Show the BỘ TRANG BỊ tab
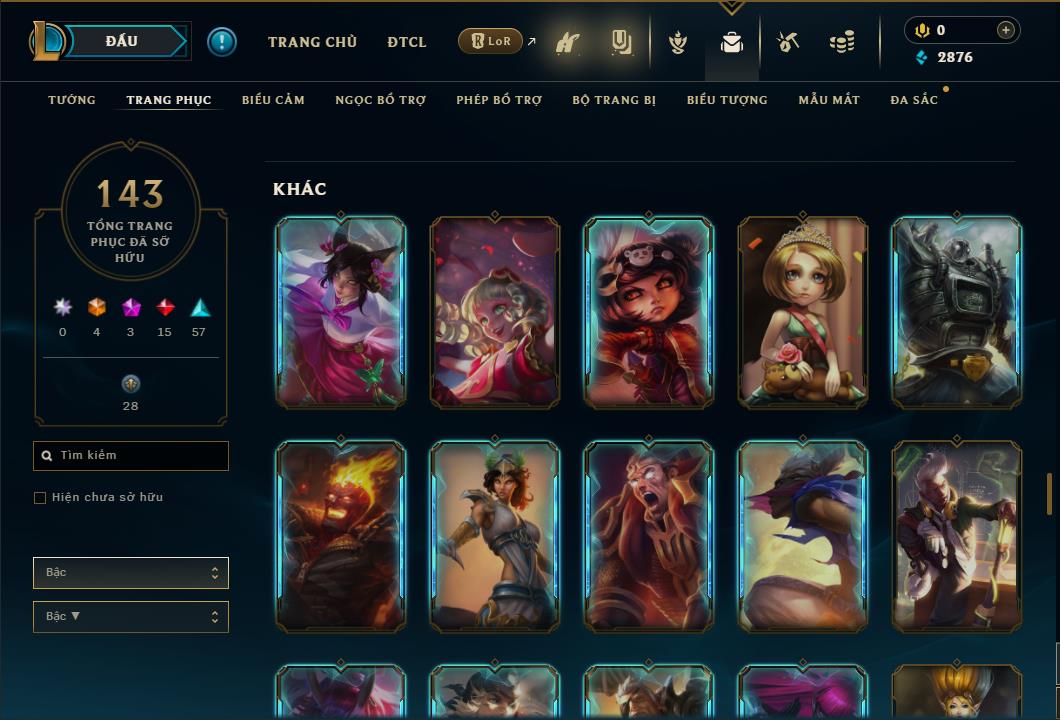This screenshot has width=1060, height=720. point(614,100)
